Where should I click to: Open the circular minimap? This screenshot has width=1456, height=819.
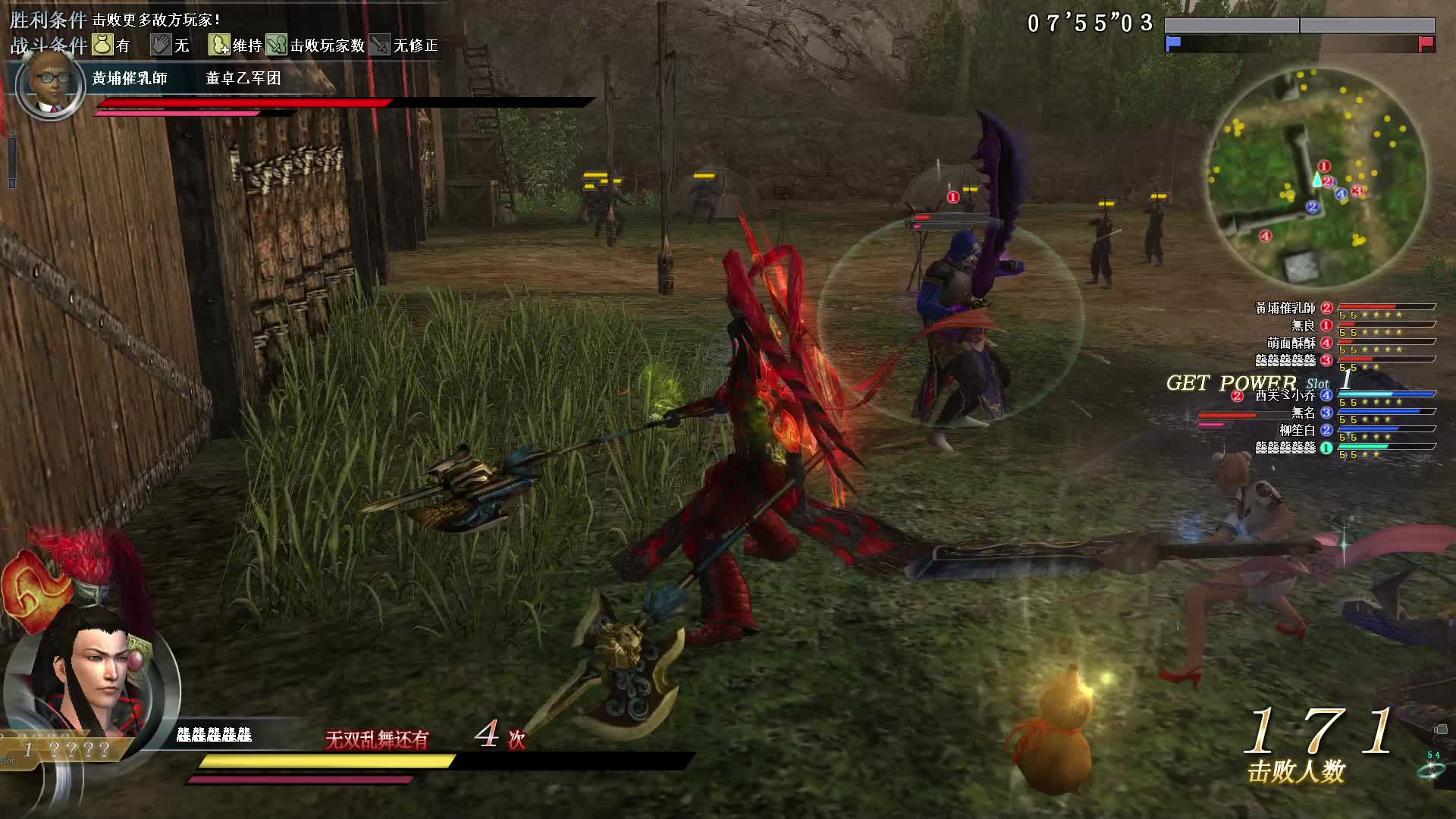(x=1316, y=179)
